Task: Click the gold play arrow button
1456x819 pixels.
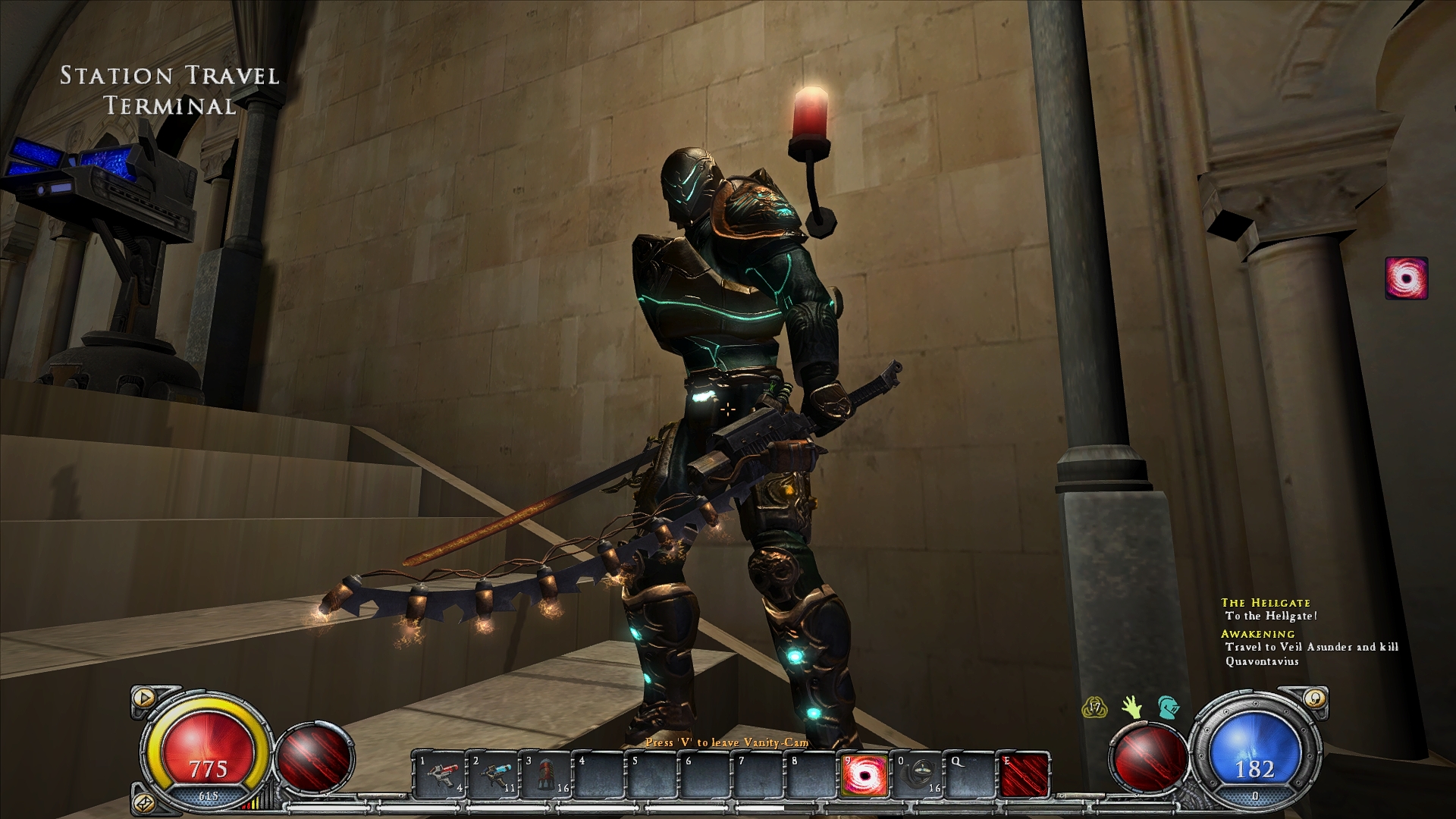Action: point(142,696)
